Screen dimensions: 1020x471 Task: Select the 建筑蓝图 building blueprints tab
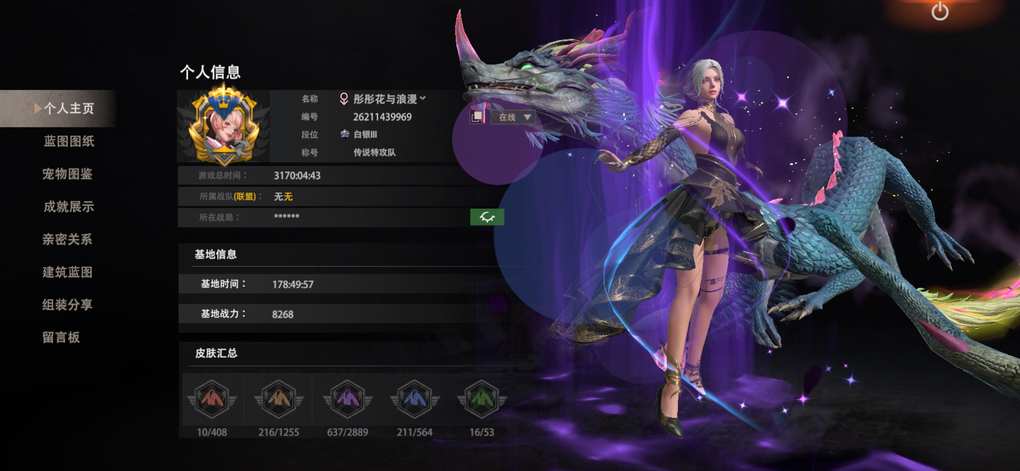(x=68, y=272)
